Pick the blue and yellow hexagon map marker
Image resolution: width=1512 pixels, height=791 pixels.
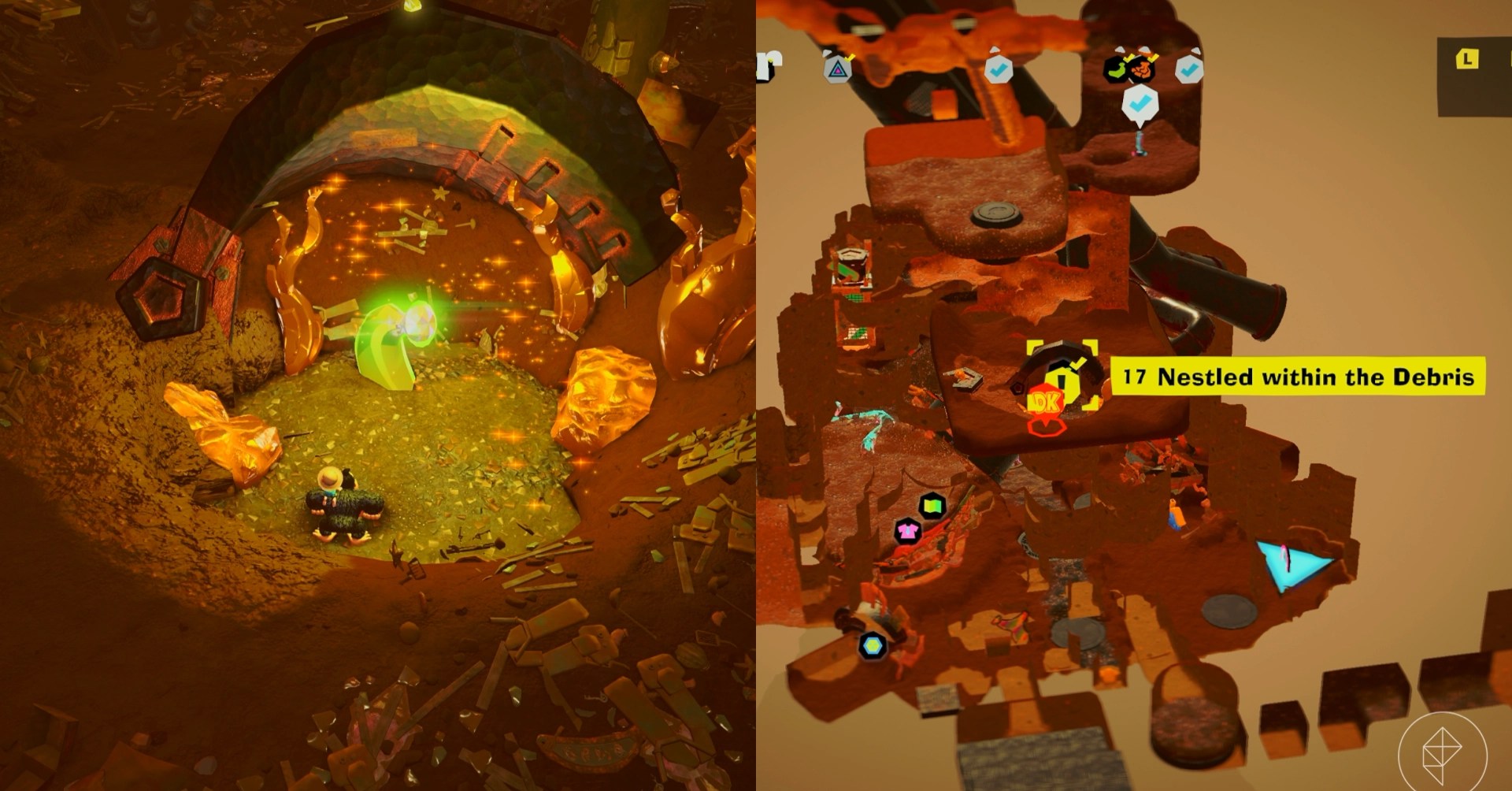(x=873, y=646)
